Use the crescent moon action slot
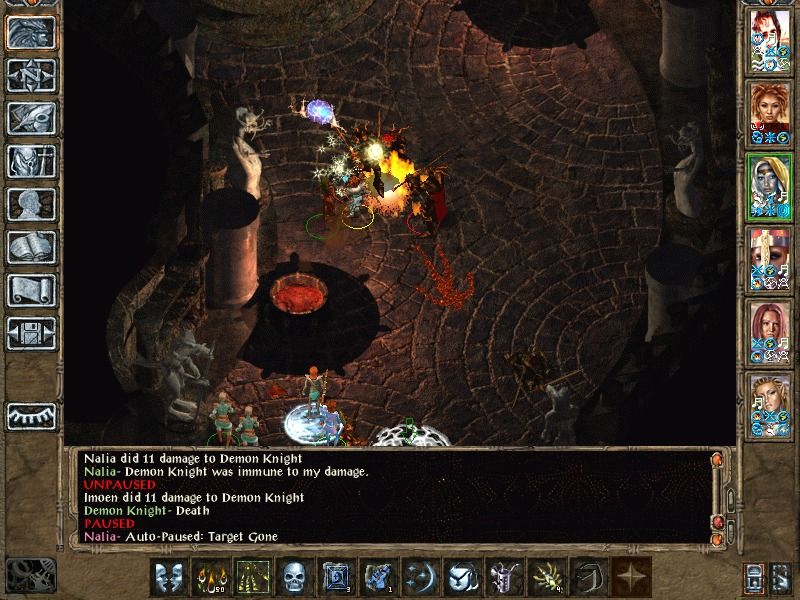Screen dimensions: 800x600 click(420, 577)
